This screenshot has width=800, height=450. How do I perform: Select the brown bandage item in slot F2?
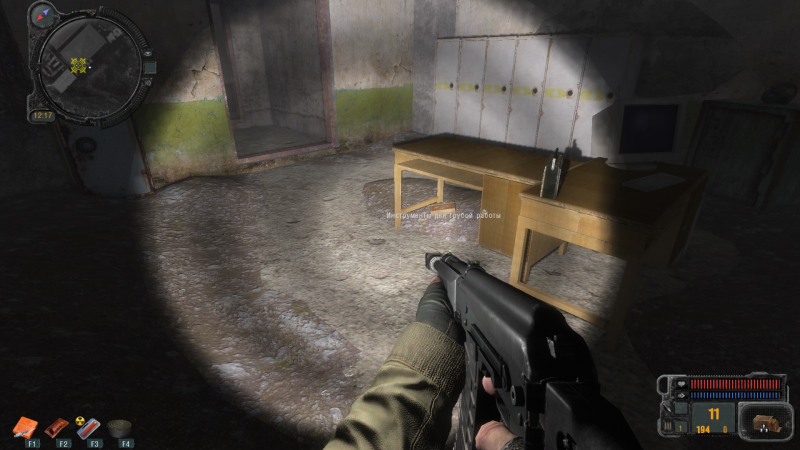pos(57,427)
